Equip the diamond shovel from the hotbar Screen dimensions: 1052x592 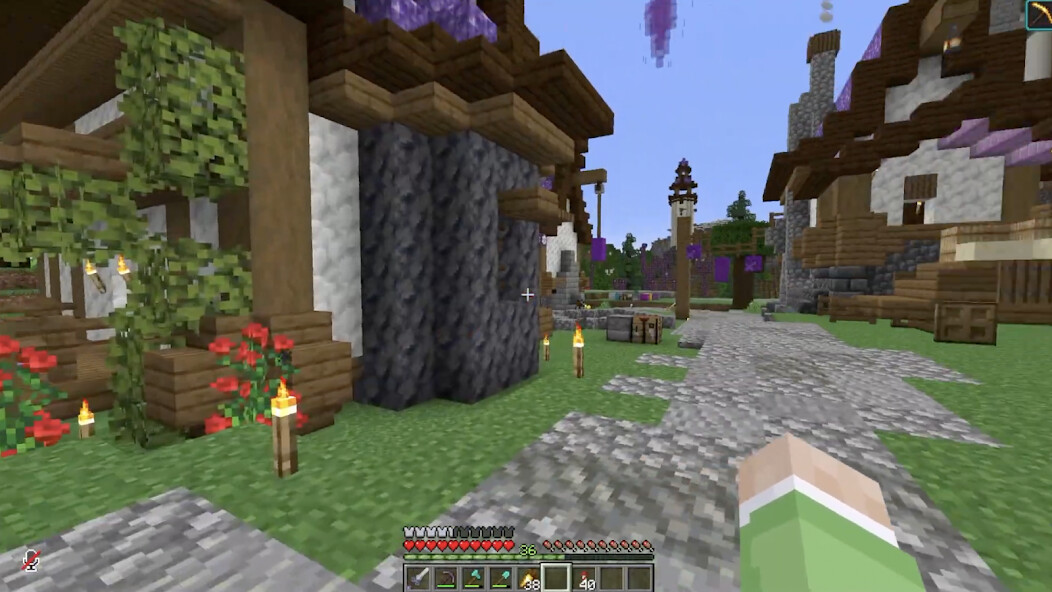[500, 578]
